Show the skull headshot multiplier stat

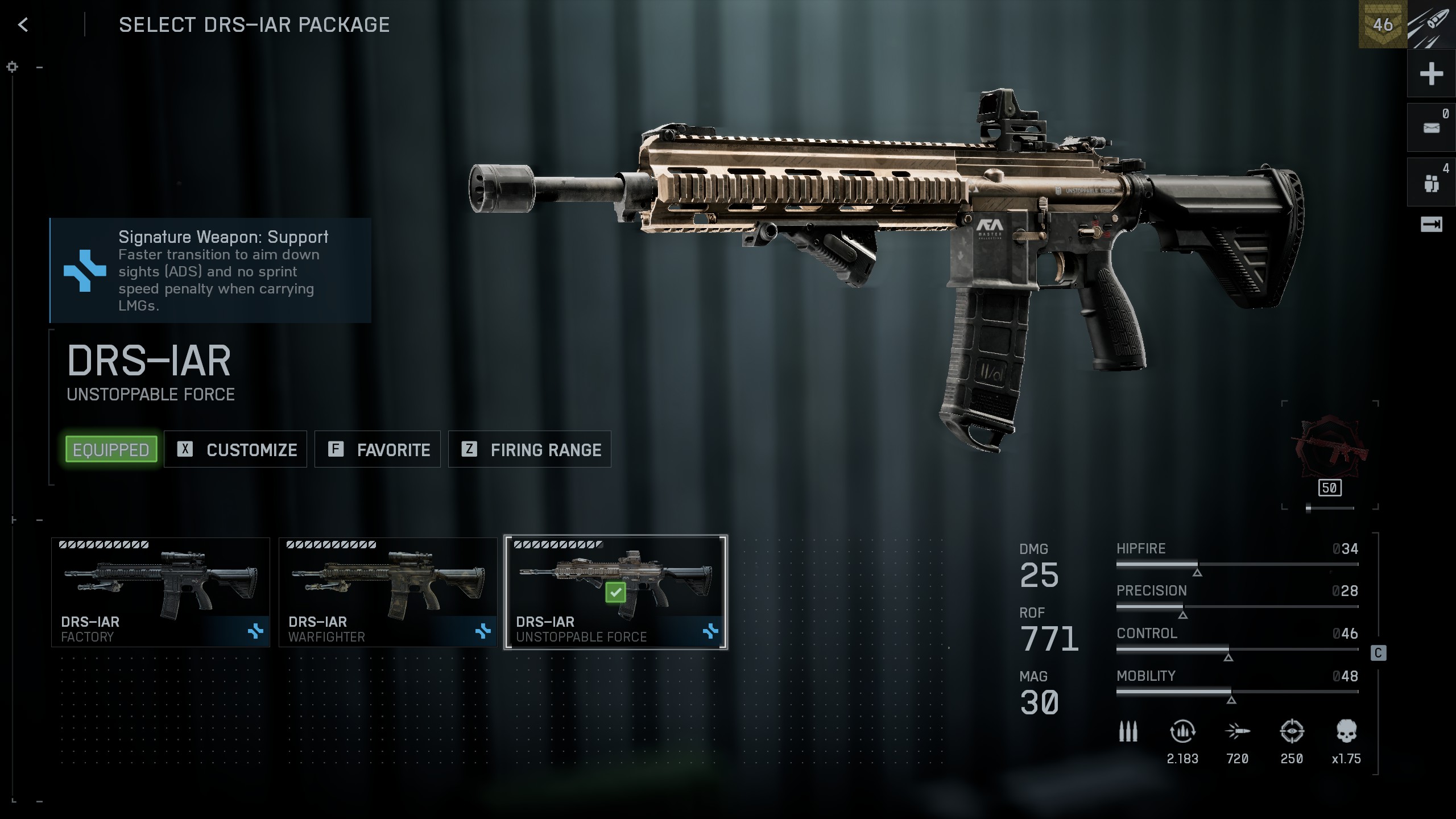(1346, 732)
